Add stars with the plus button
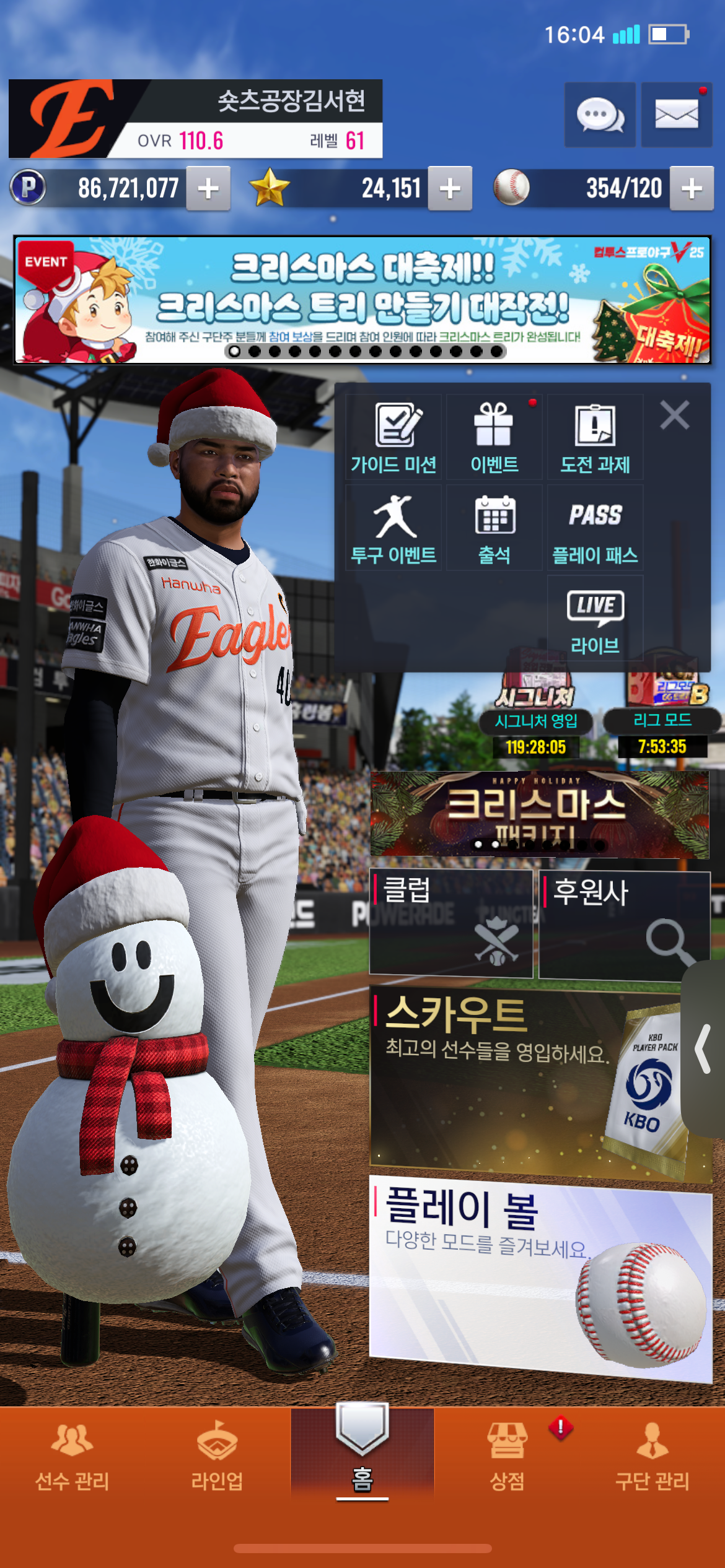The height and width of the screenshot is (1568, 725). (450, 188)
